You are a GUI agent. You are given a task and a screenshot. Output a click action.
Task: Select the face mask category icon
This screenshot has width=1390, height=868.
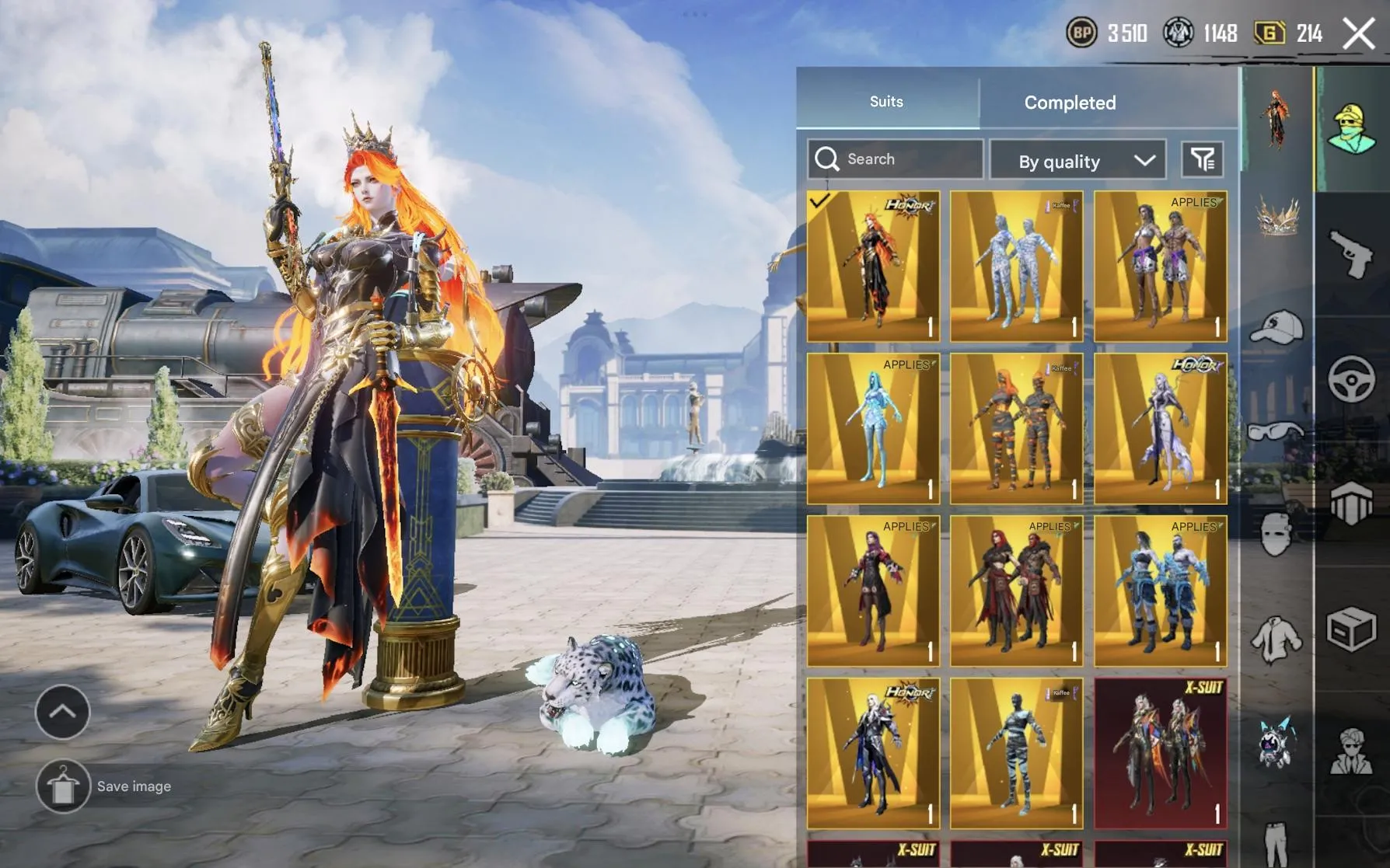click(1276, 535)
